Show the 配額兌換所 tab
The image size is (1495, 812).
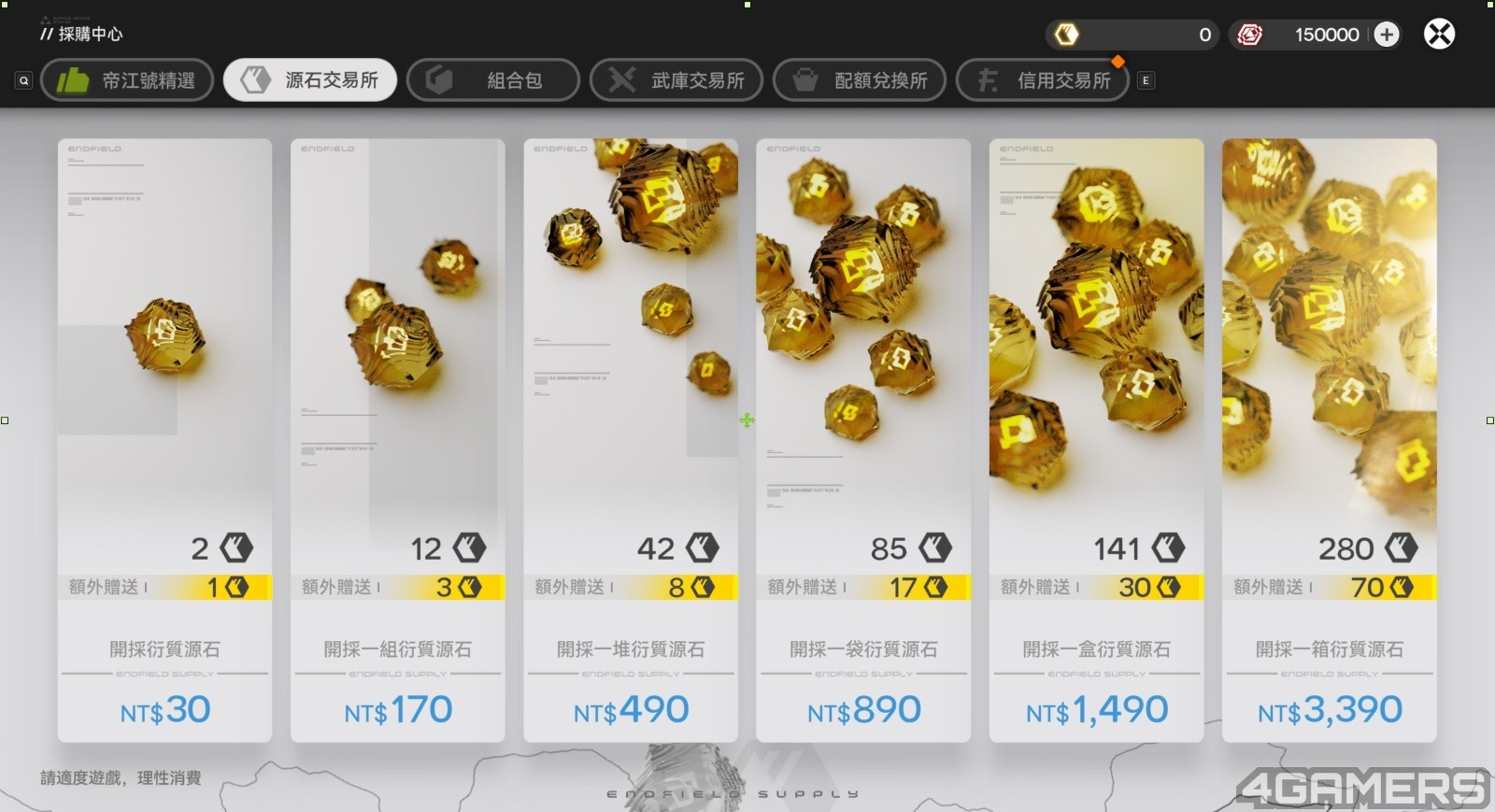pyautogui.click(x=860, y=80)
